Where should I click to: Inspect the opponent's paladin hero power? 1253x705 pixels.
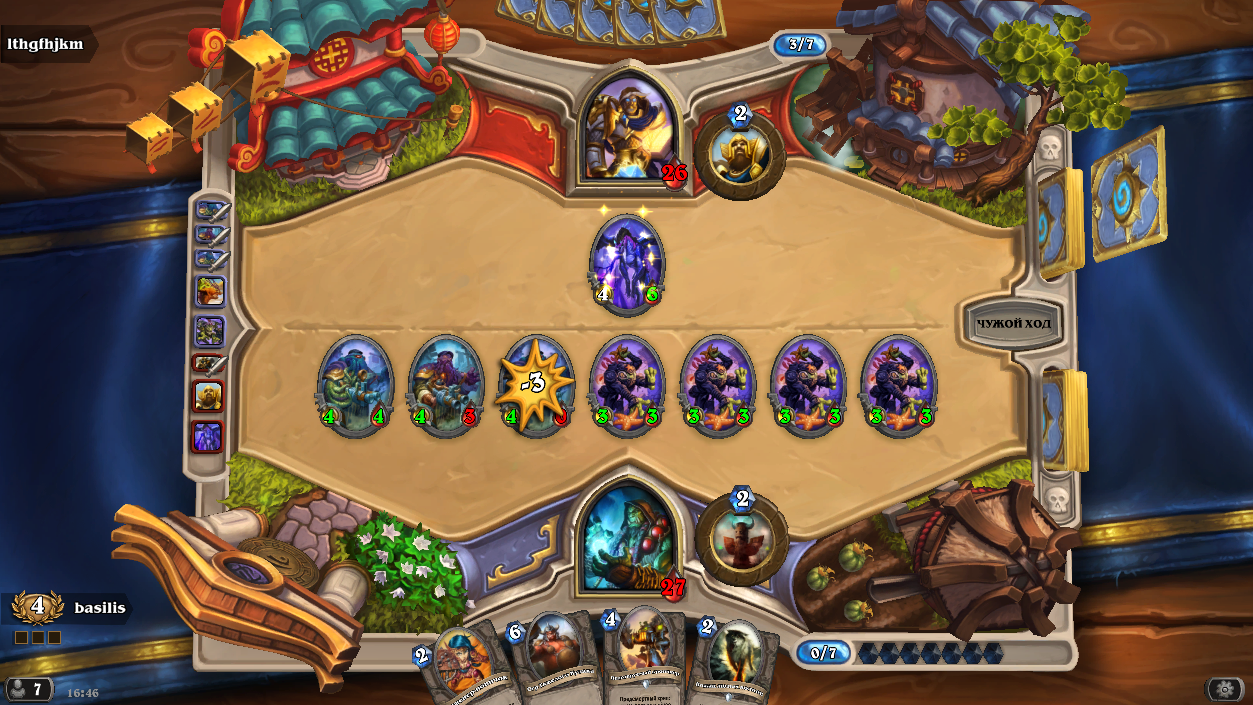[740, 154]
